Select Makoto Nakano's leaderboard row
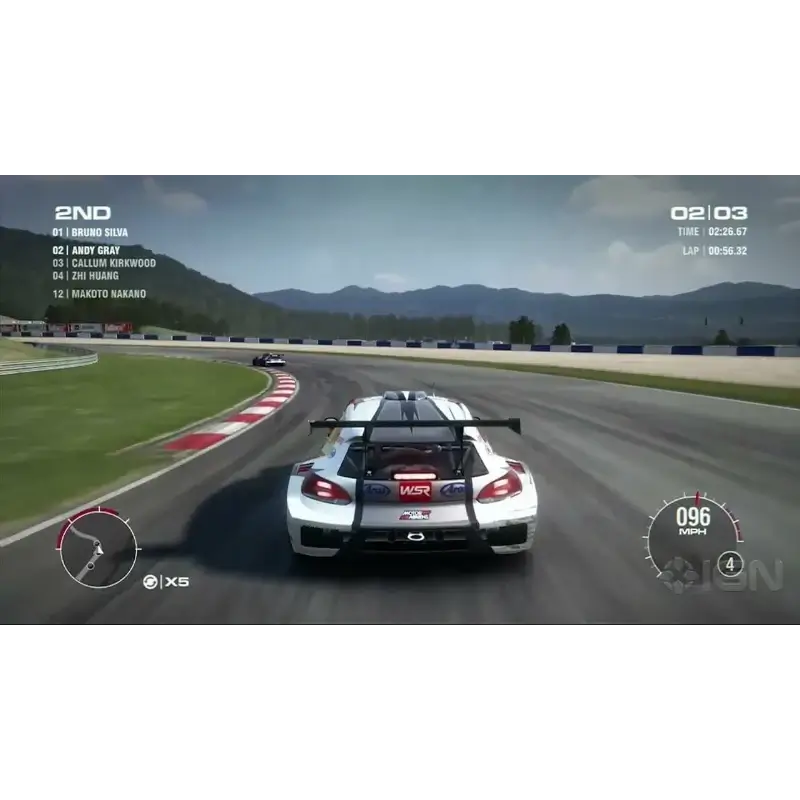800x800 pixels. point(99,294)
